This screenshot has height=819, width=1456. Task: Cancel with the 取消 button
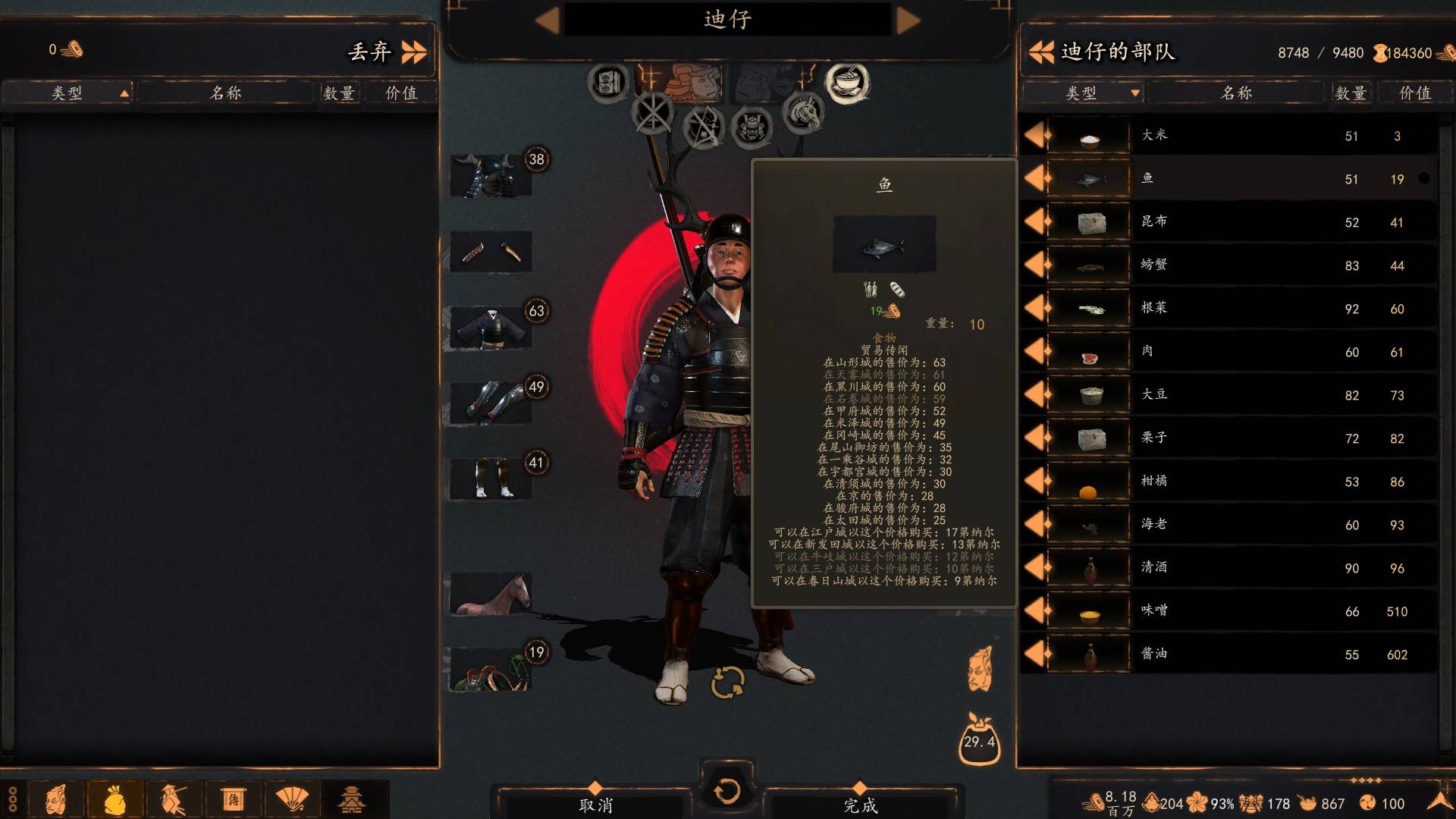595,805
